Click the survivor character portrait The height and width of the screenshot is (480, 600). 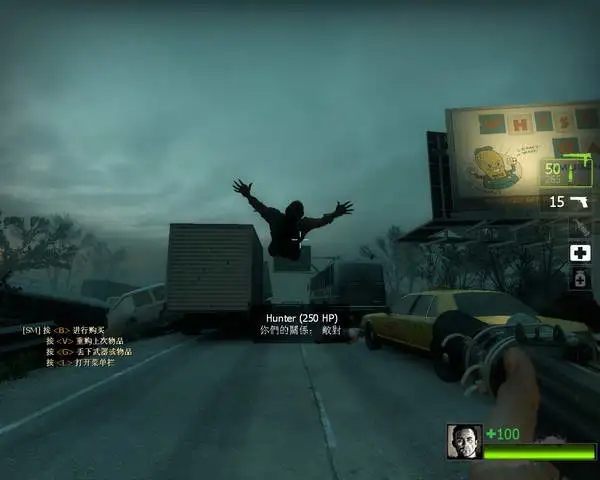(x=463, y=441)
